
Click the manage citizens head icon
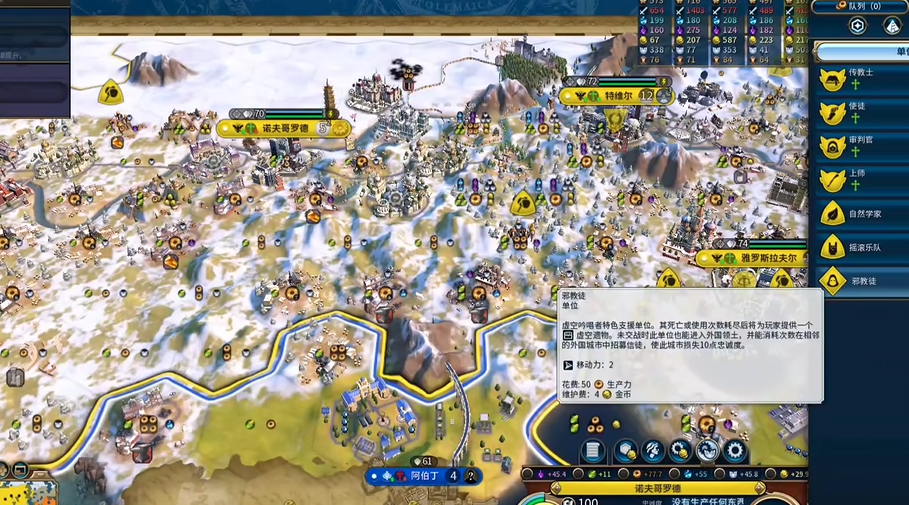pyautogui.click(x=654, y=451)
